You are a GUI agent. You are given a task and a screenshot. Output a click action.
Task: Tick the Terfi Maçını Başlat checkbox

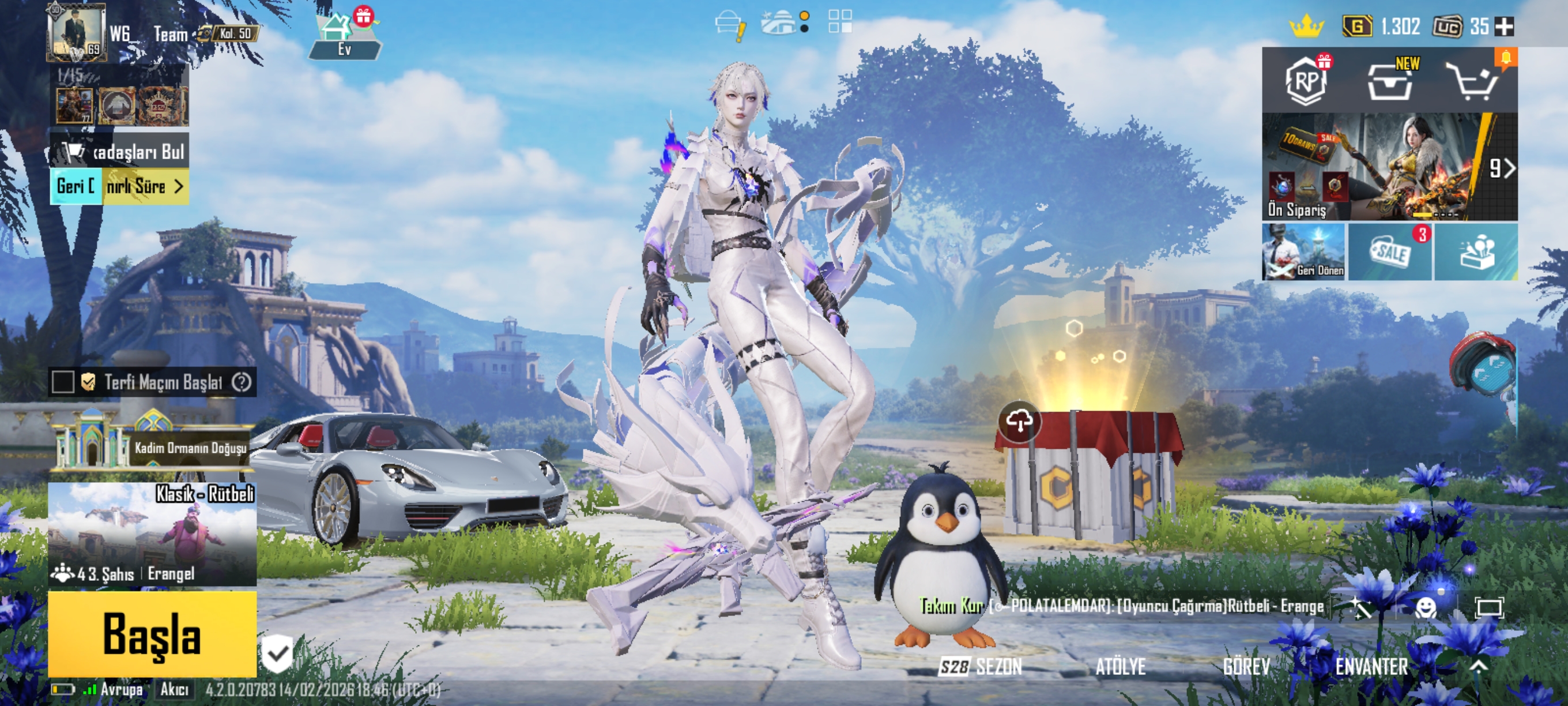63,382
